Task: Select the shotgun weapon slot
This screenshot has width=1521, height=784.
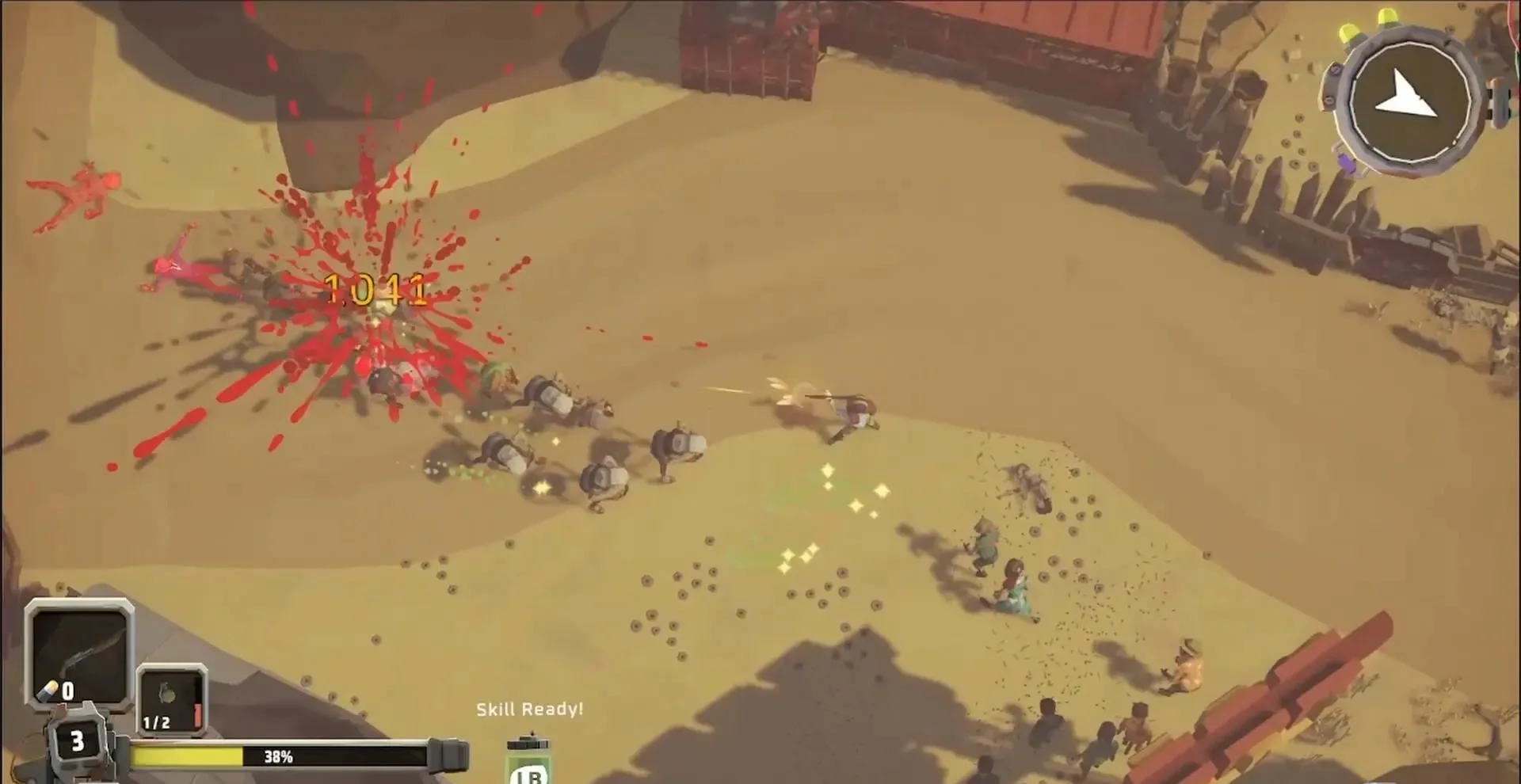Action: pos(78,653)
